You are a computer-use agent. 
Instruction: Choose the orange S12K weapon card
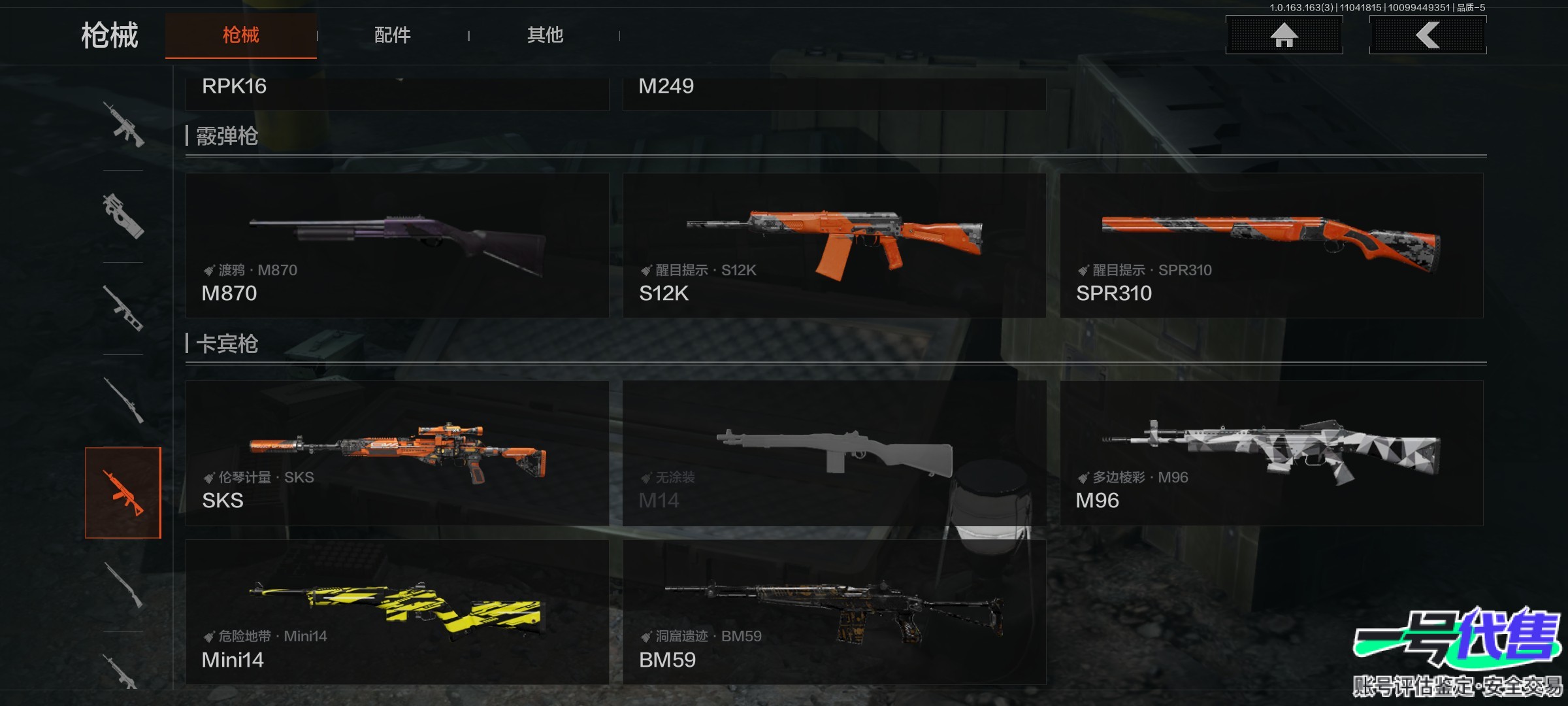click(x=834, y=246)
